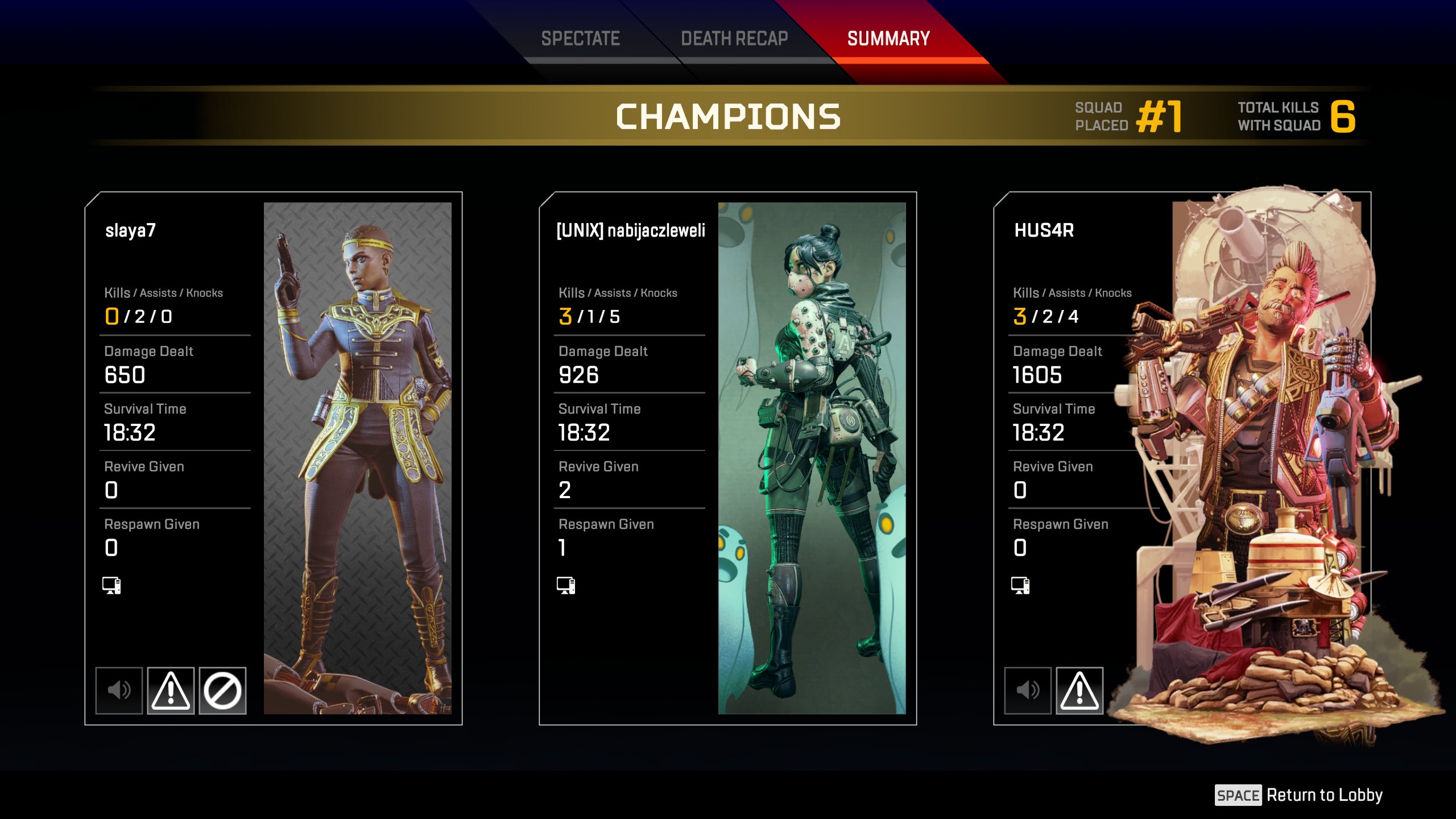This screenshot has height=819, width=1456.
Task: Select slaya7's player card name
Action: [x=130, y=230]
